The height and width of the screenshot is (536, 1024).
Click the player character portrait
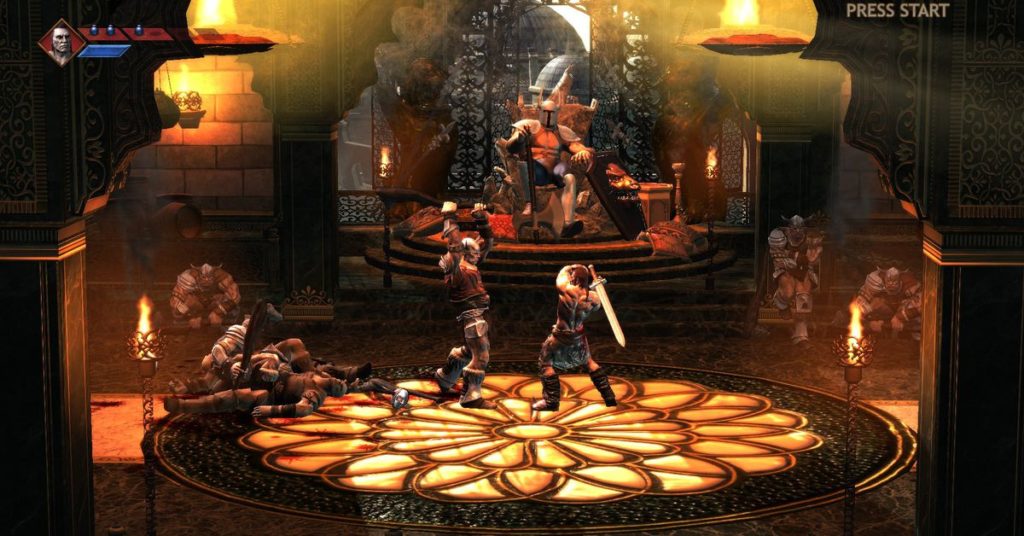[59, 44]
